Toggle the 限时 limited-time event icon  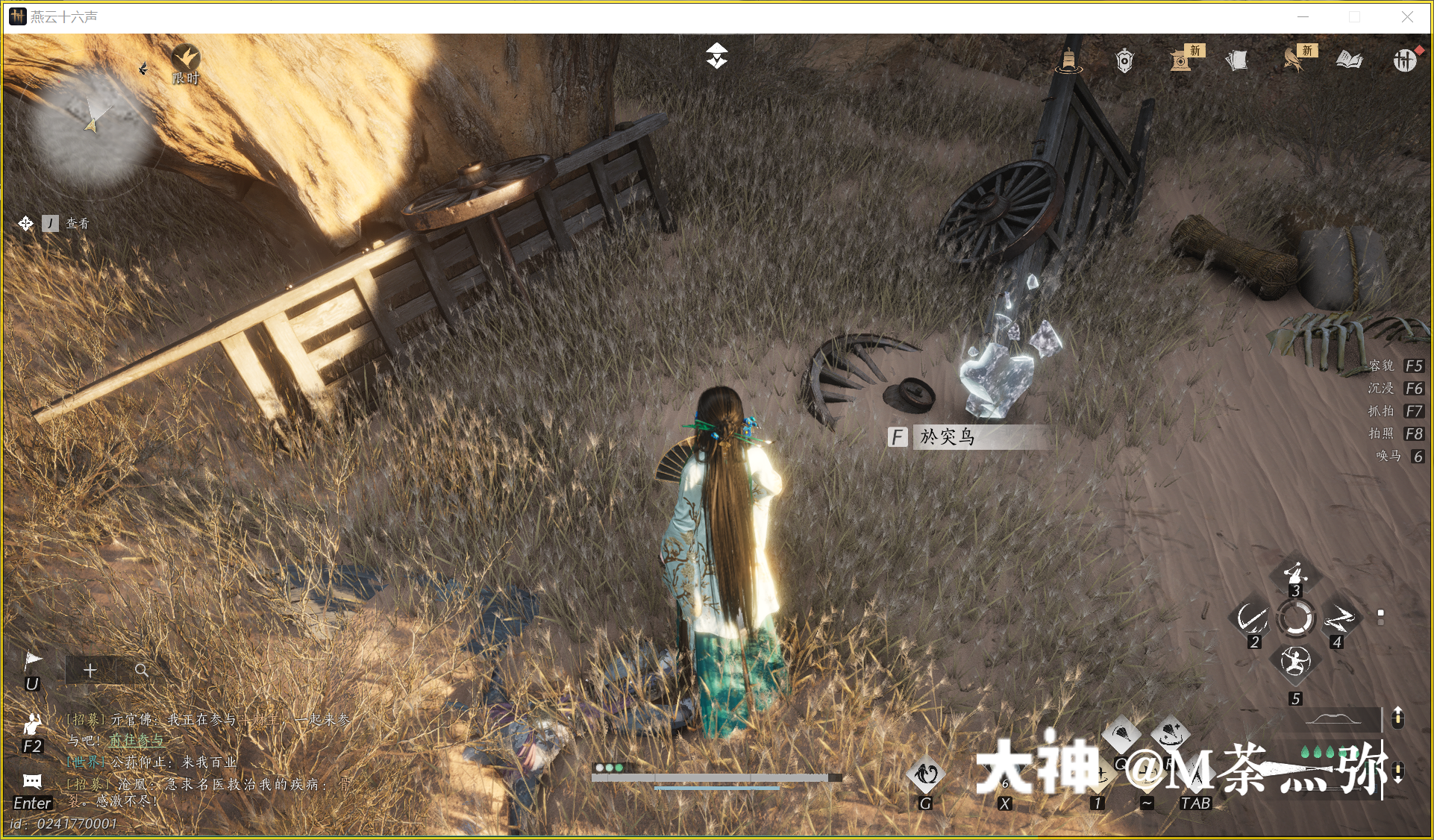[187, 58]
